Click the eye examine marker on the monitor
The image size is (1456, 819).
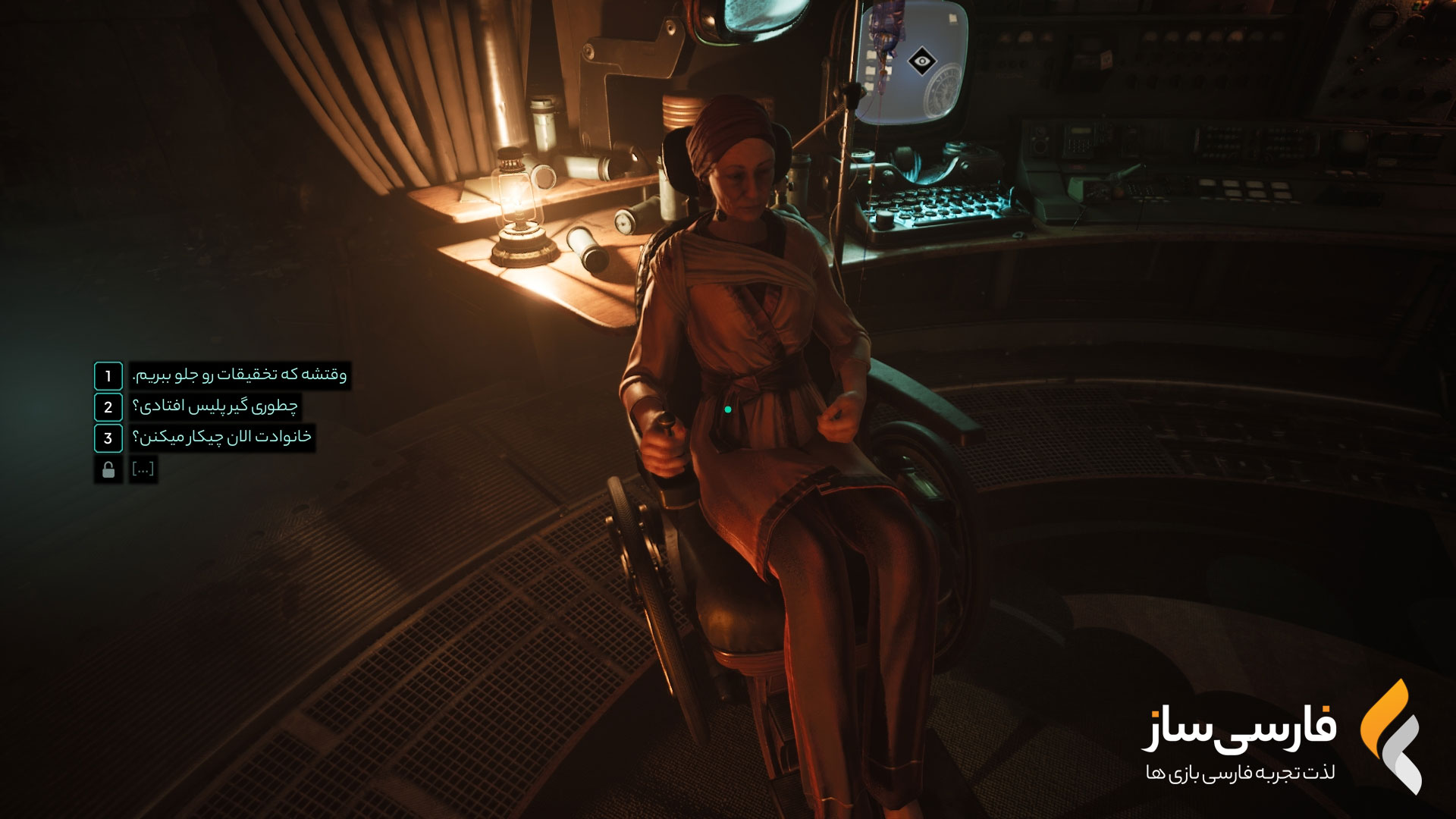[921, 61]
